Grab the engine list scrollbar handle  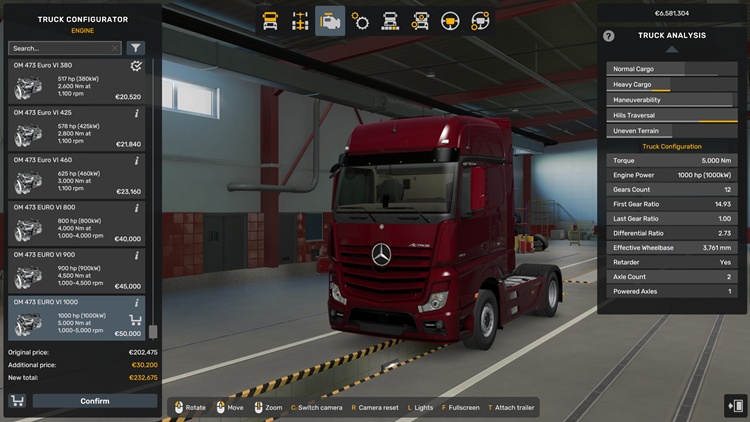(x=153, y=332)
